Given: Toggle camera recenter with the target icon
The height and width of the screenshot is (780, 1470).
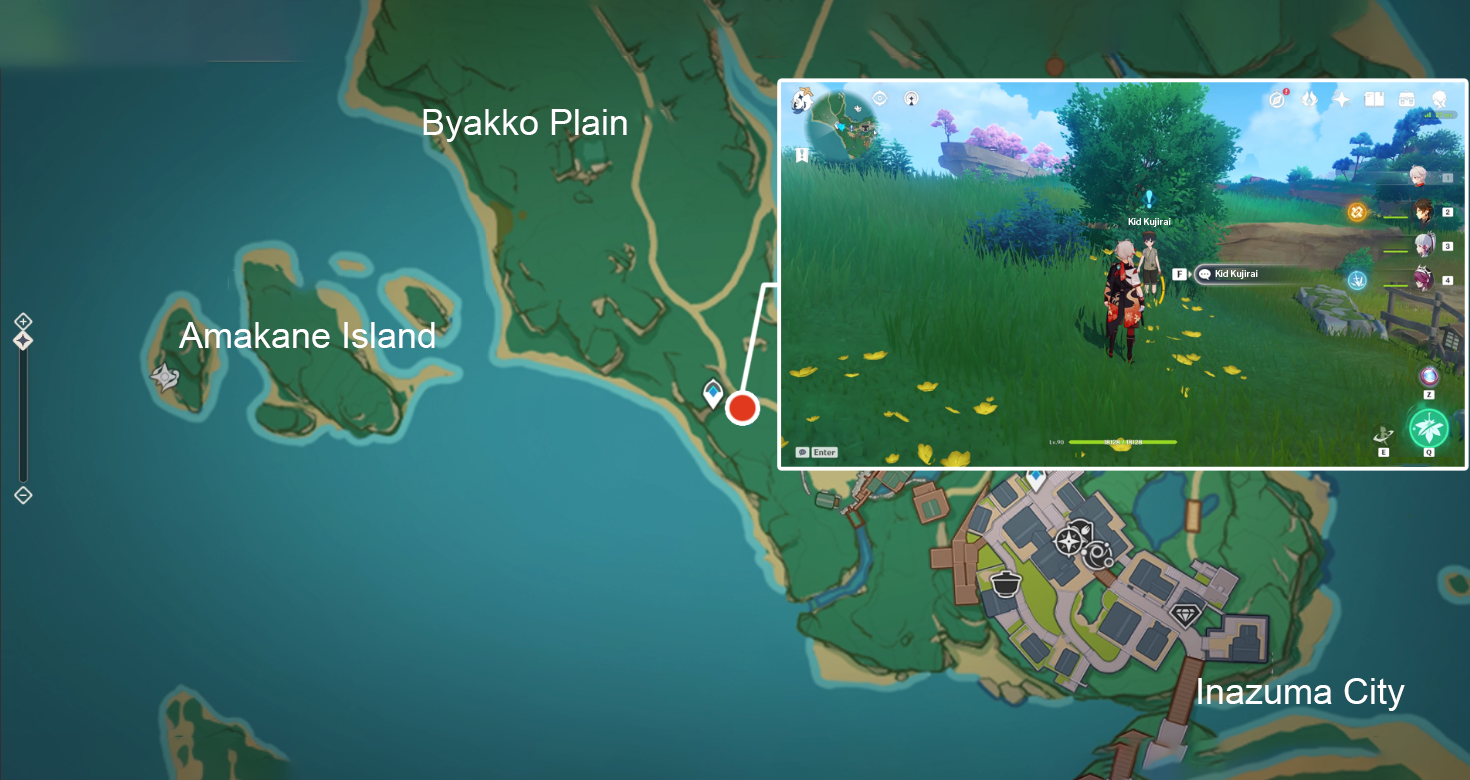Looking at the screenshot, I should click(x=879, y=98).
